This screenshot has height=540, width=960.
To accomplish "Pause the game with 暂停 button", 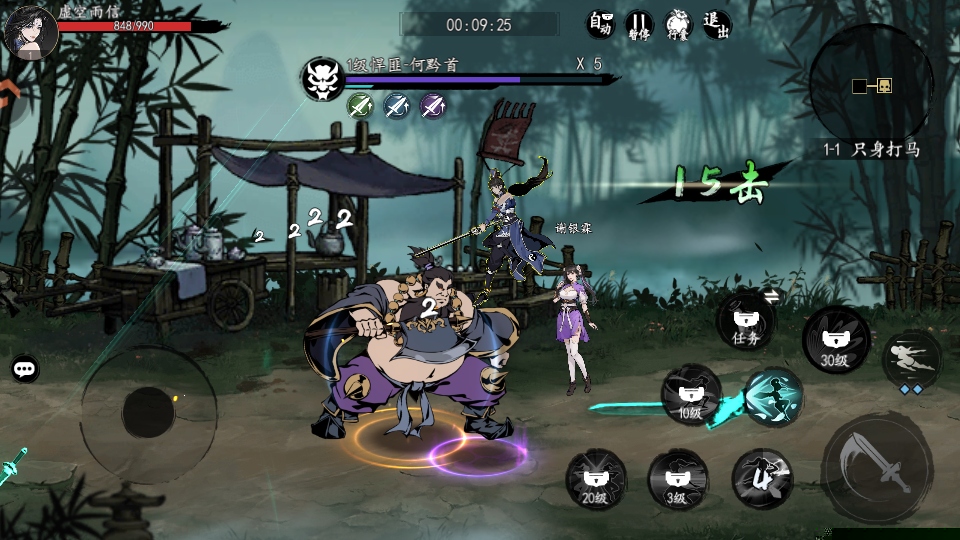I will tap(639, 24).
